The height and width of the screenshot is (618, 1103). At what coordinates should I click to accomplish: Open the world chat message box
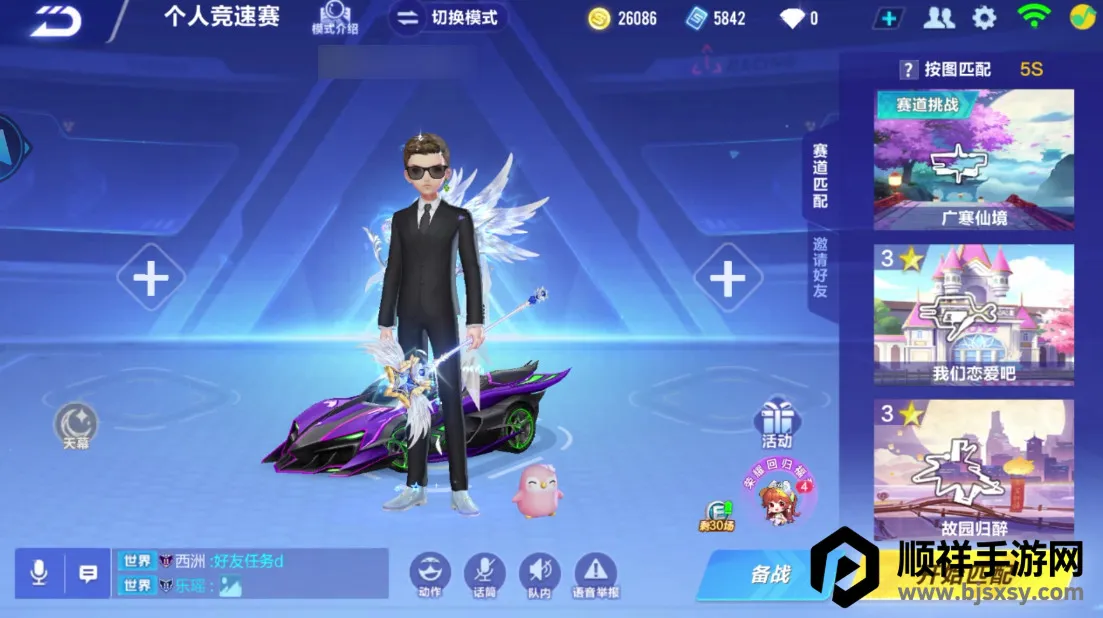click(250, 573)
